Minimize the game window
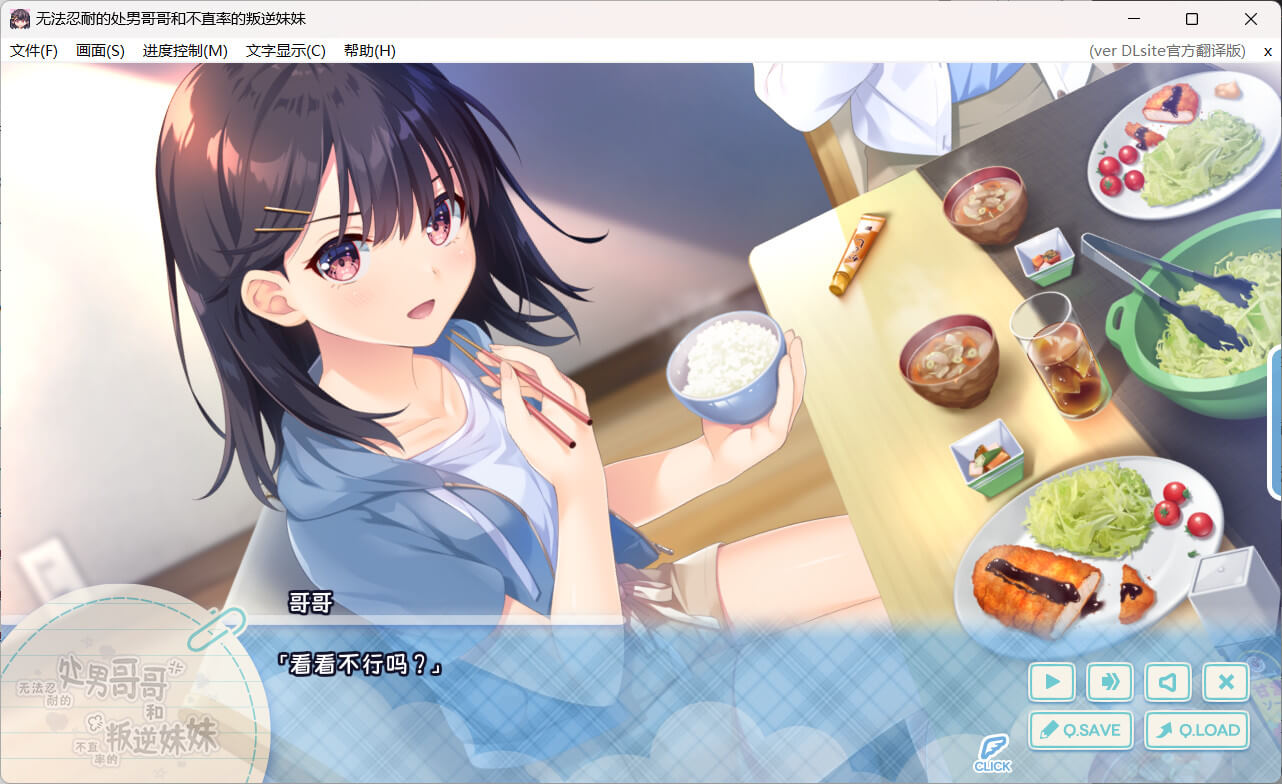The image size is (1282, 784). [x=1133, y=19]
